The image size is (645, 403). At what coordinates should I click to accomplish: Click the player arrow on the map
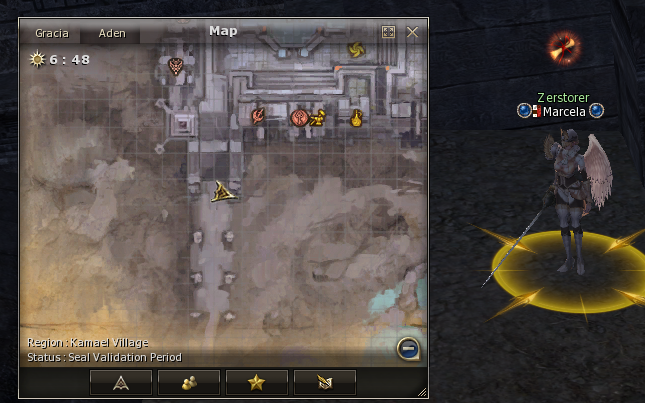224,191
